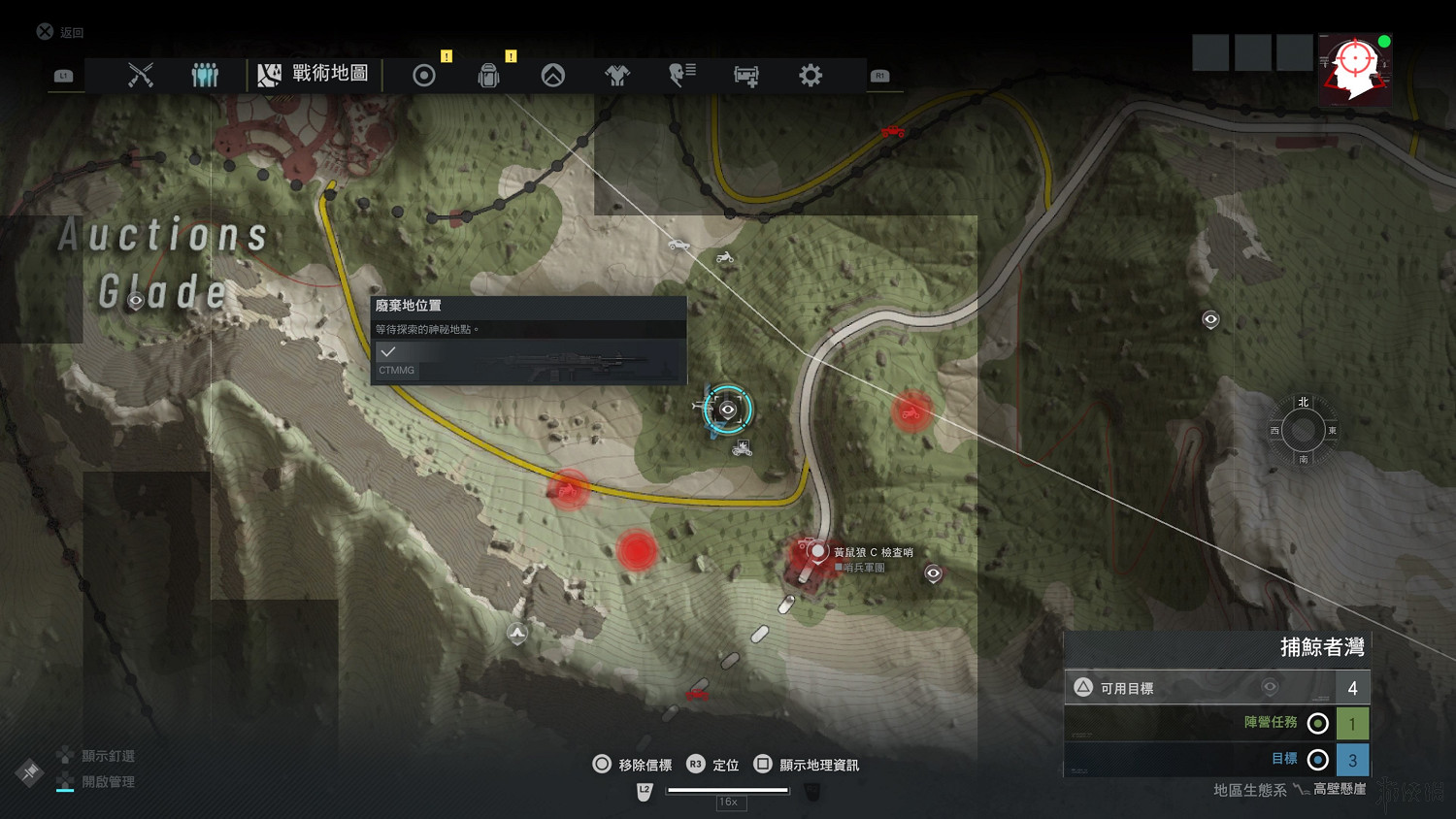Click the compass rose on the map
Screen dimensions: 1456x819
[x=1303, y=430]
